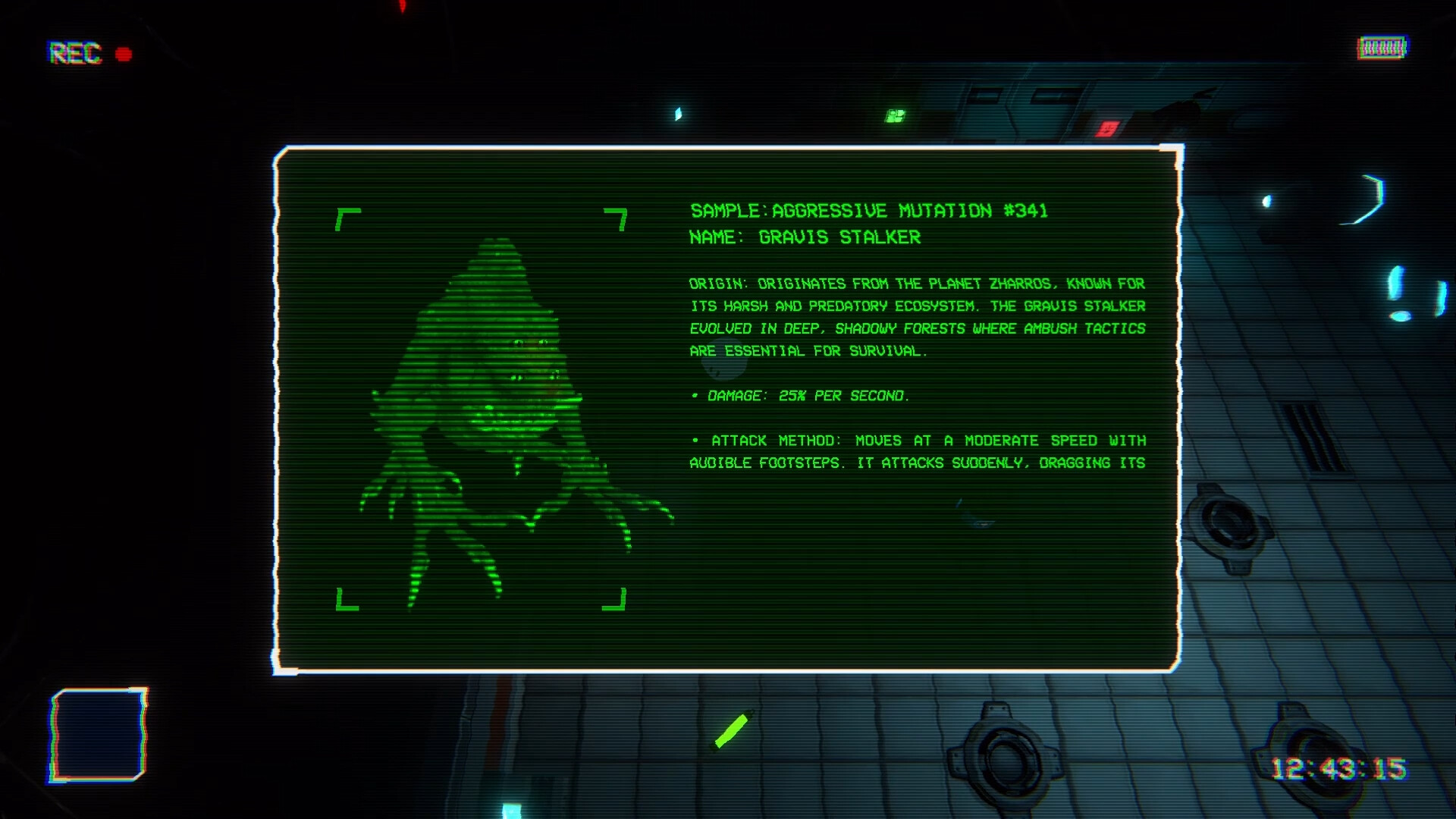The image size is (1456, 819).
Task: Click the REC recording indicator
Action: point(74,55)
